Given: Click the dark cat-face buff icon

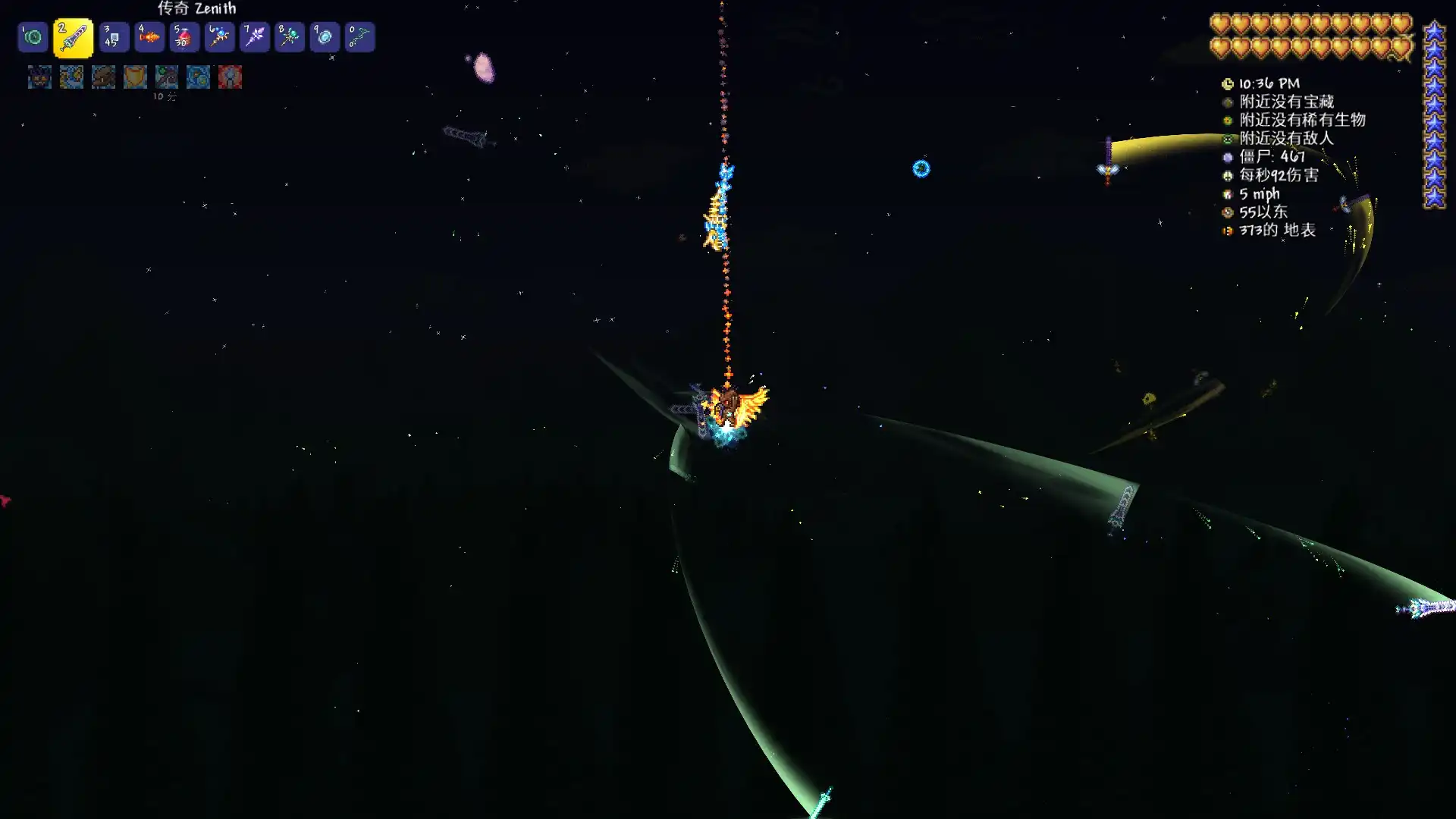Looking at the screenshot, I should (39, 77).
